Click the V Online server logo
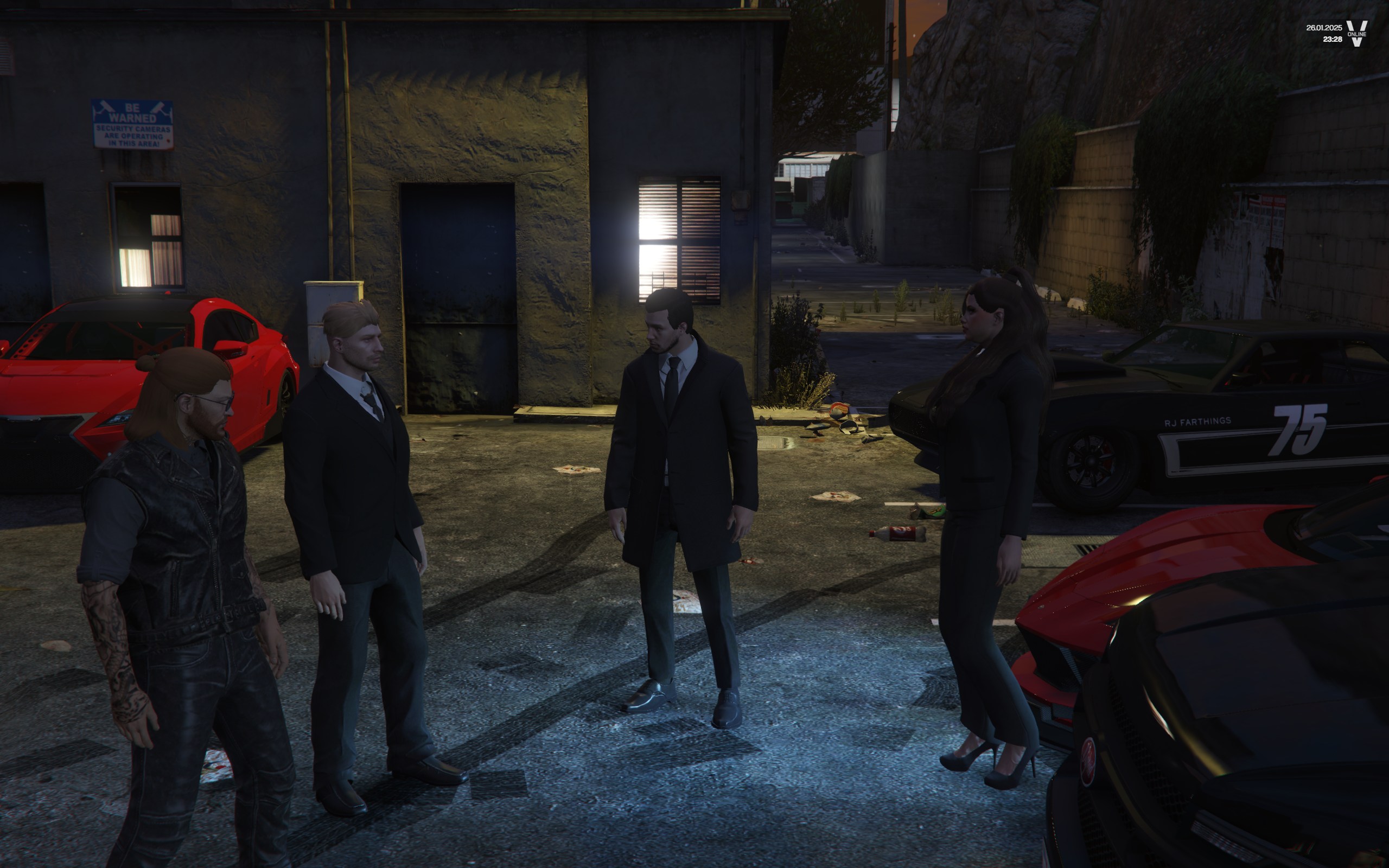1389x868 pixels. [x=1356, y=33]
